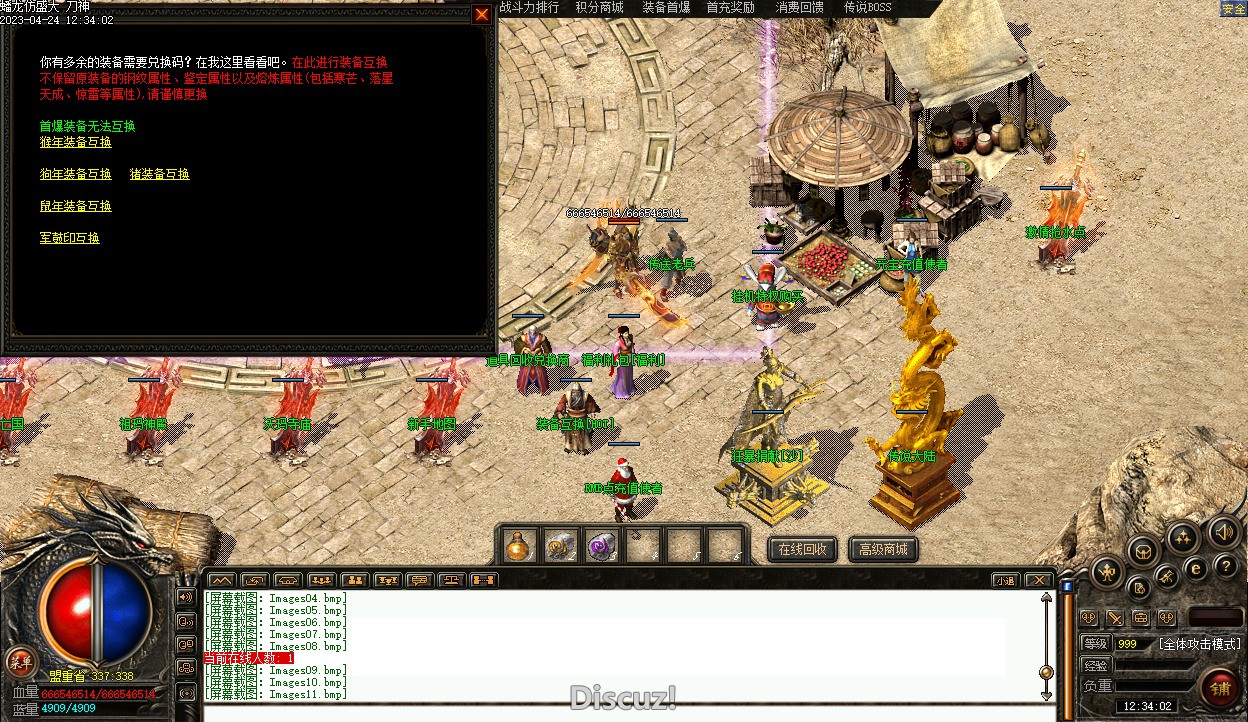Use the purple scroll in hotbar slot 3
The image size is (1248, 722).
click(601, 546)
